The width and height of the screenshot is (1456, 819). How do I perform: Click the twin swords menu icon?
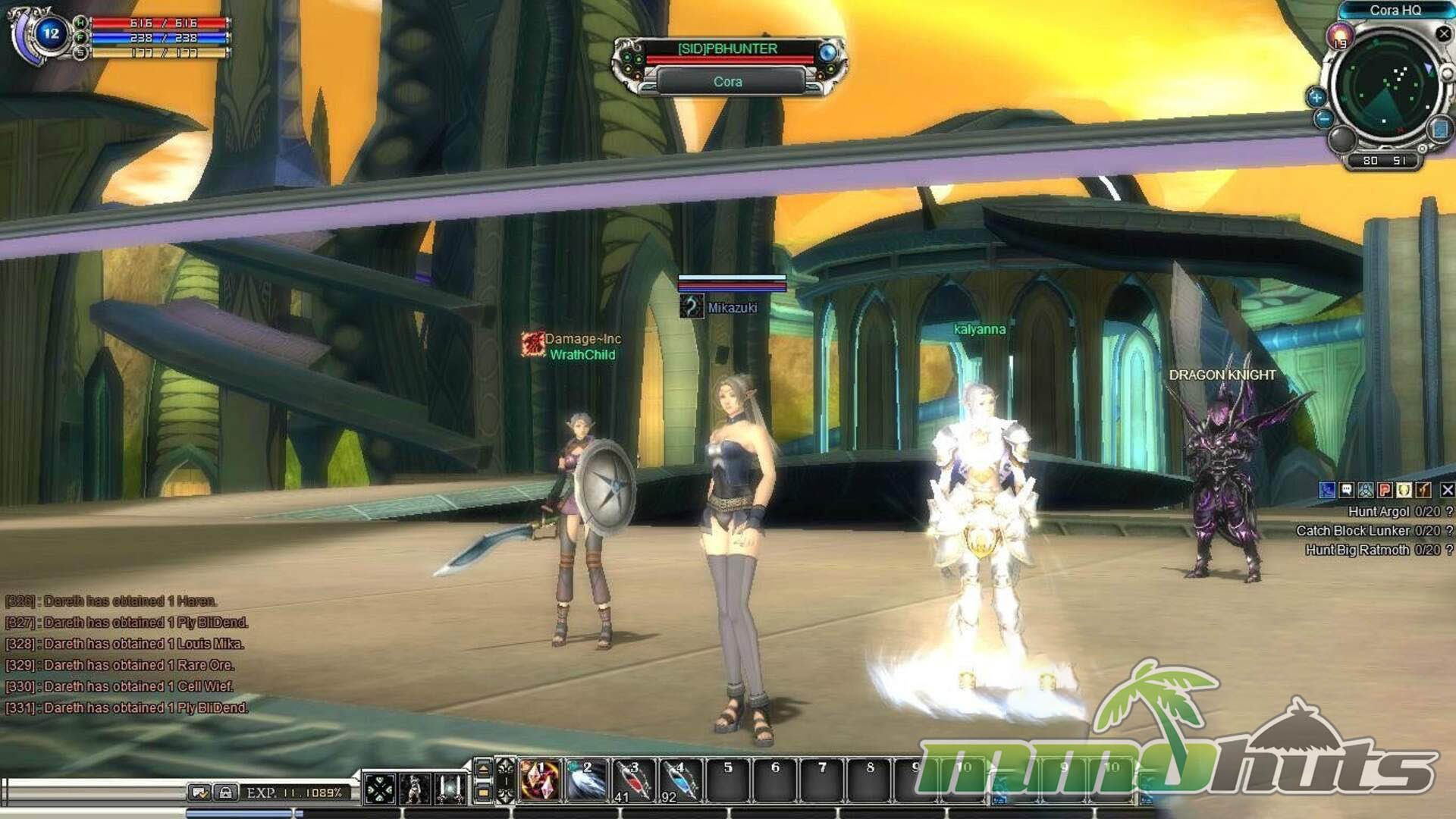(452, 789)
